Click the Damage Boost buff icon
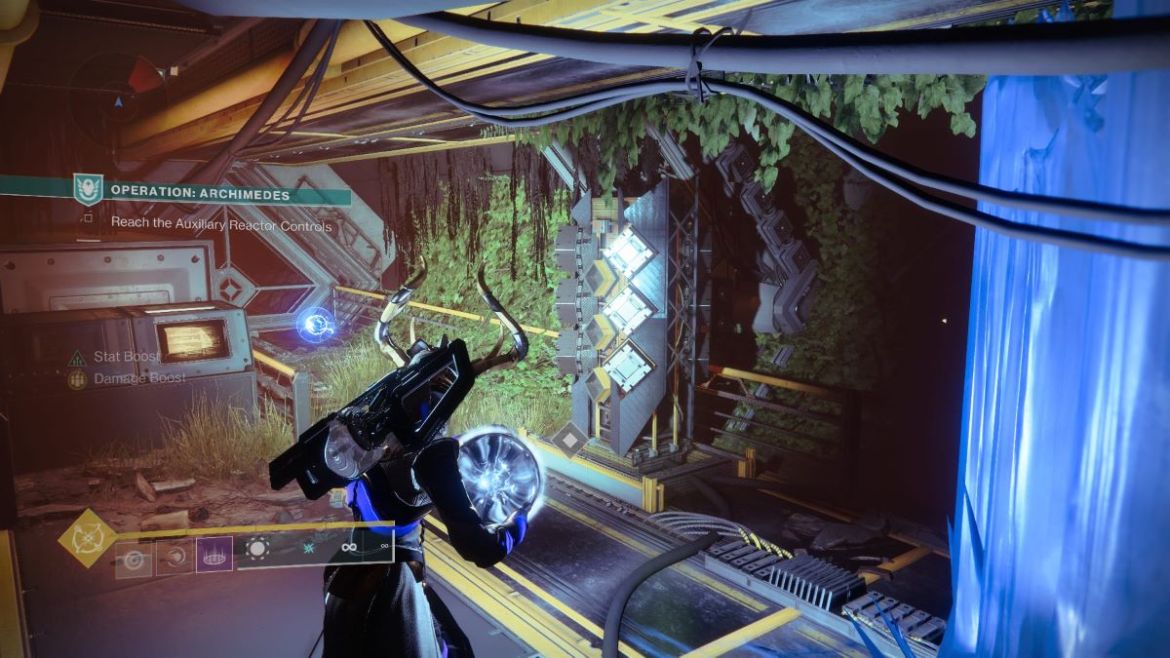 point(77,380)
